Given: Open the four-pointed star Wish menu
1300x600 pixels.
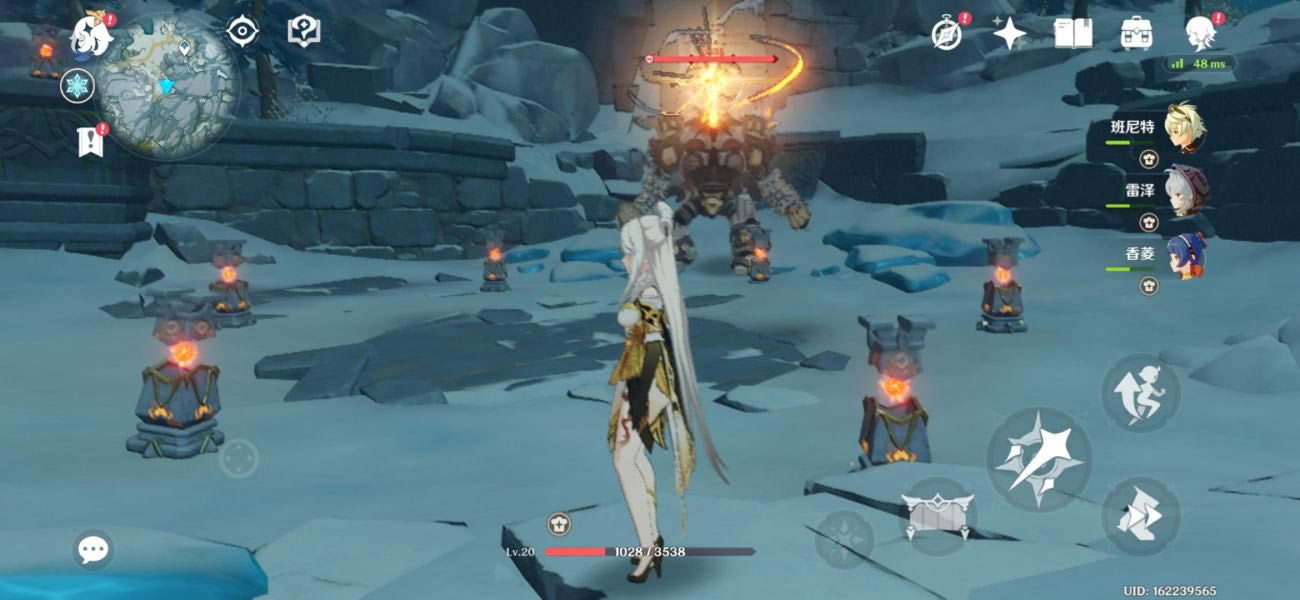Looking at the screenshot, I should [x=1009, y=34].
